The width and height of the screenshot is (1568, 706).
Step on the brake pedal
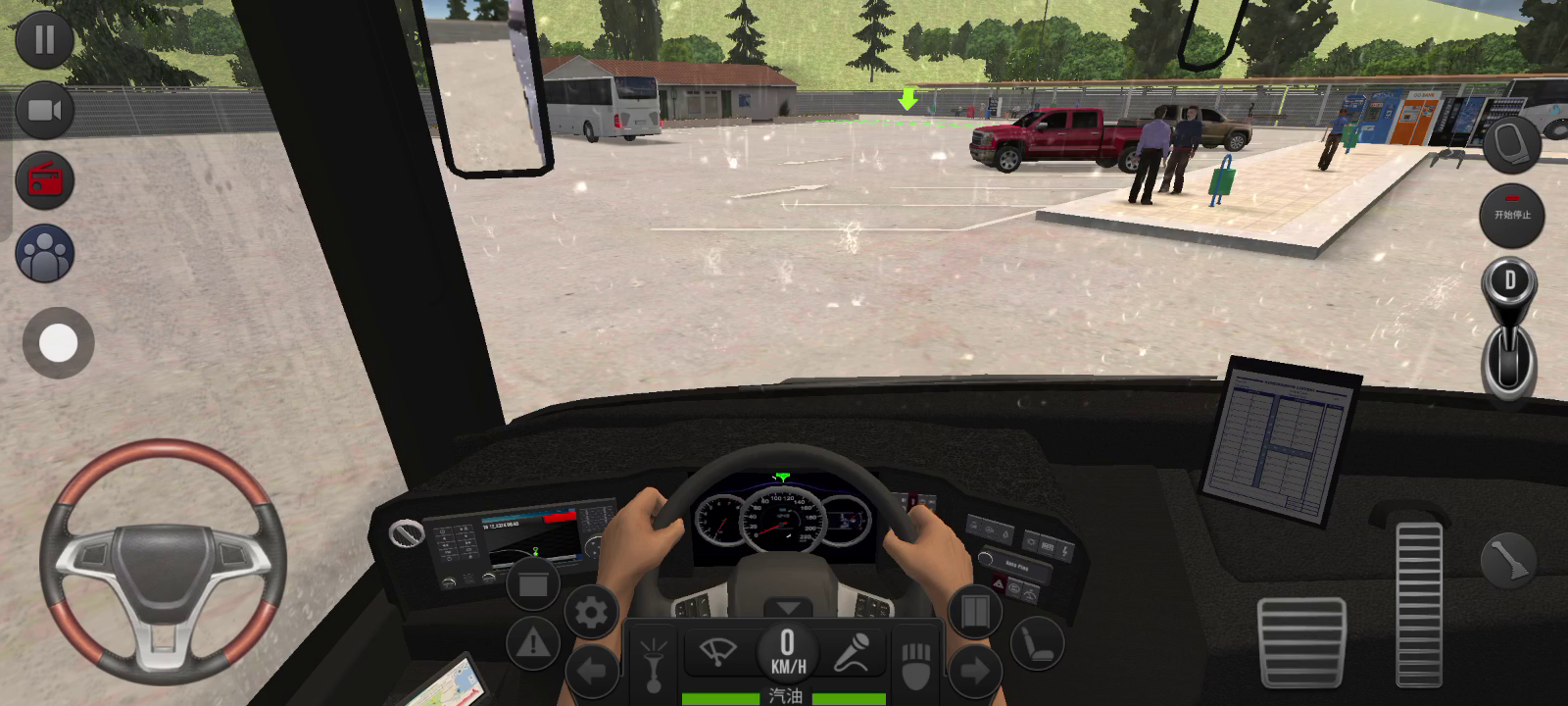click(1301, 642)
